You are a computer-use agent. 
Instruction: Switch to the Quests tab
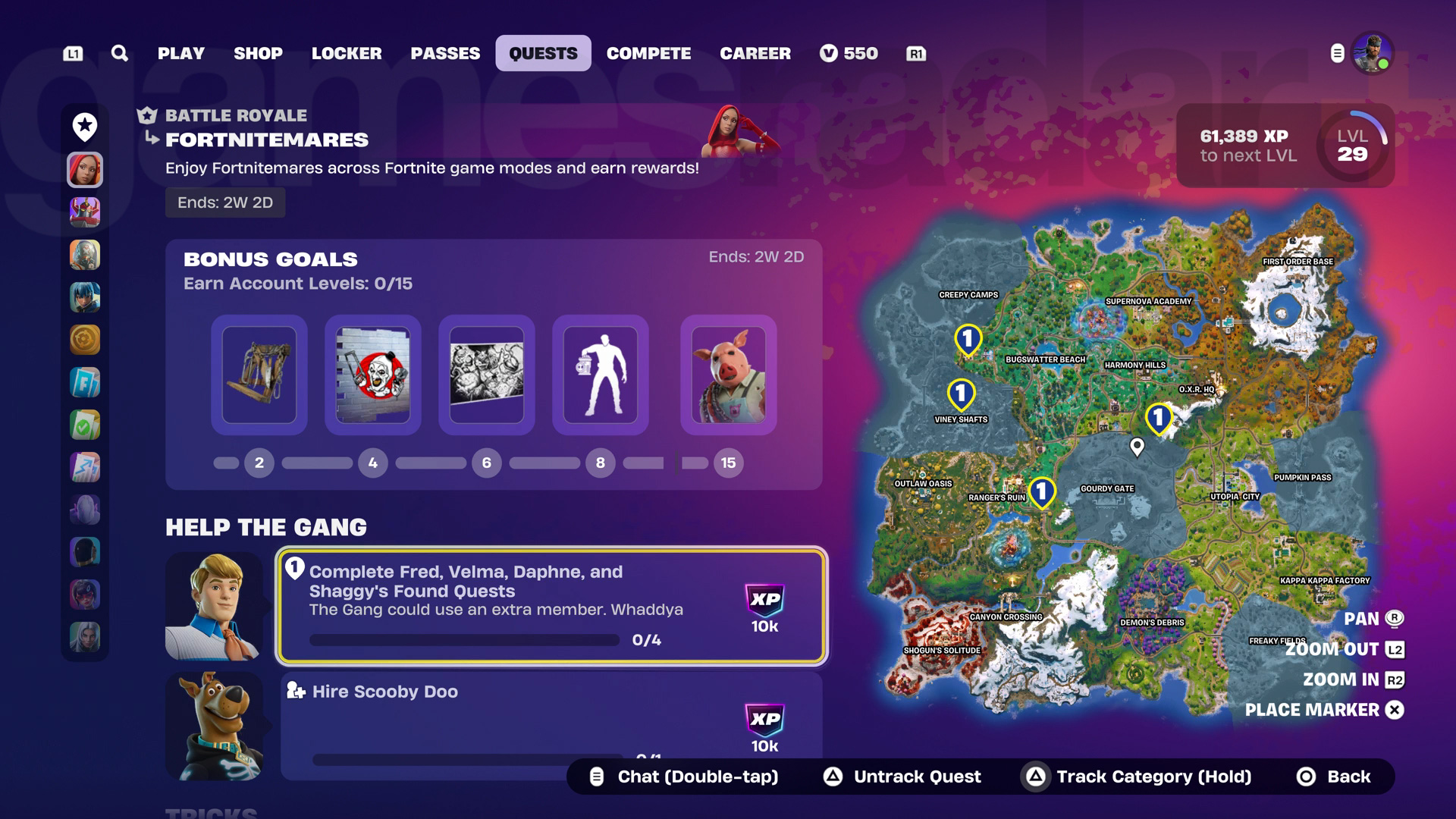tap(543, 53)
